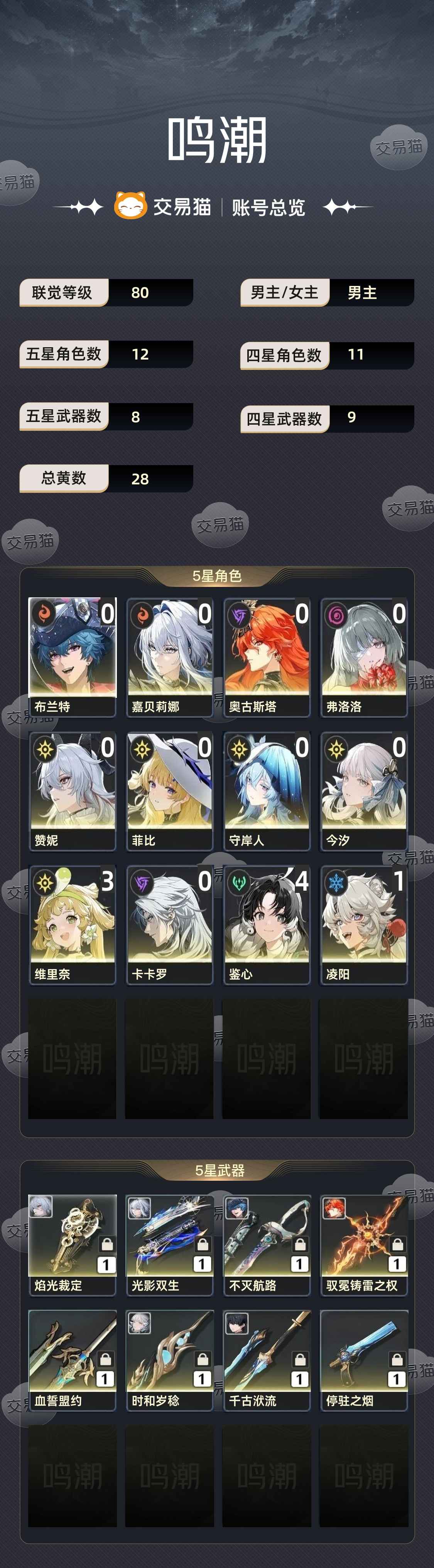Choose the 今汐 character card
This screenshot has width=434, height=1568.
coord(364,790)
